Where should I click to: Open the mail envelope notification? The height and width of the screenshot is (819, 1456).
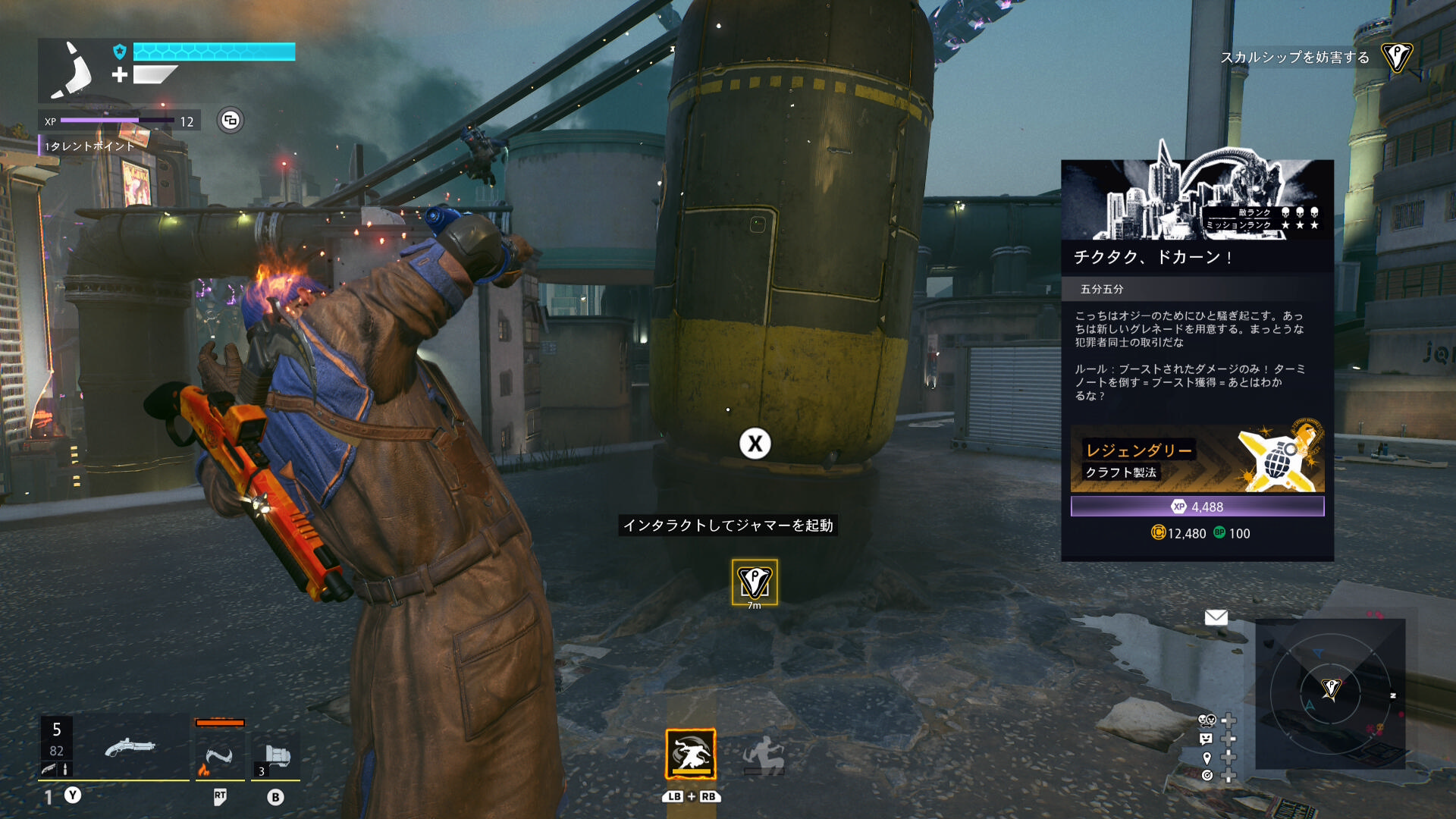coord(1216,617)
